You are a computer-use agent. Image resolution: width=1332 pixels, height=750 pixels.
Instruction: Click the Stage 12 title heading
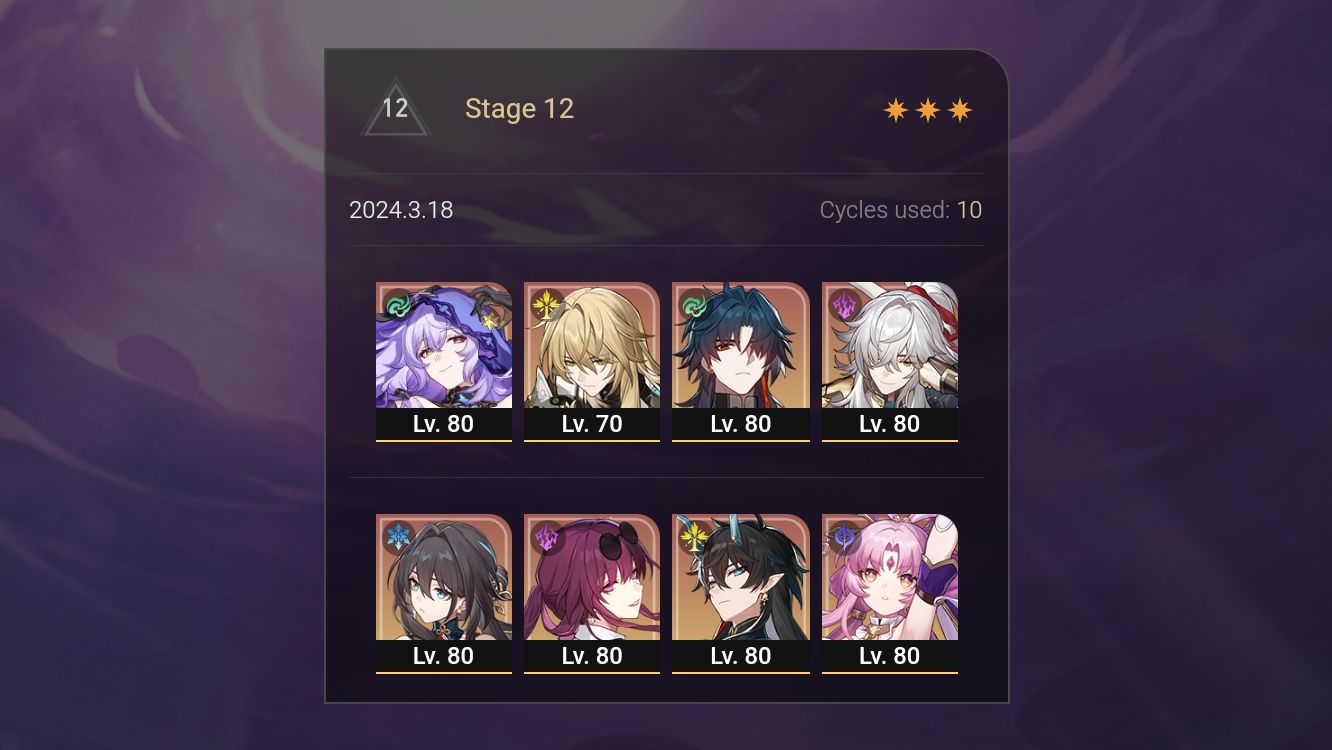pos(519,108)
